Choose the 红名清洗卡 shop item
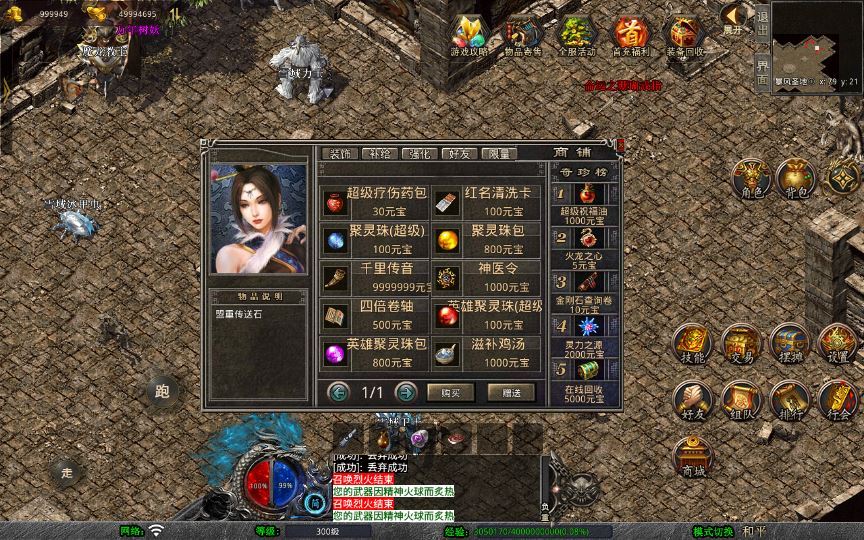This screenshot has width=864, height=540. click(488, 202)
